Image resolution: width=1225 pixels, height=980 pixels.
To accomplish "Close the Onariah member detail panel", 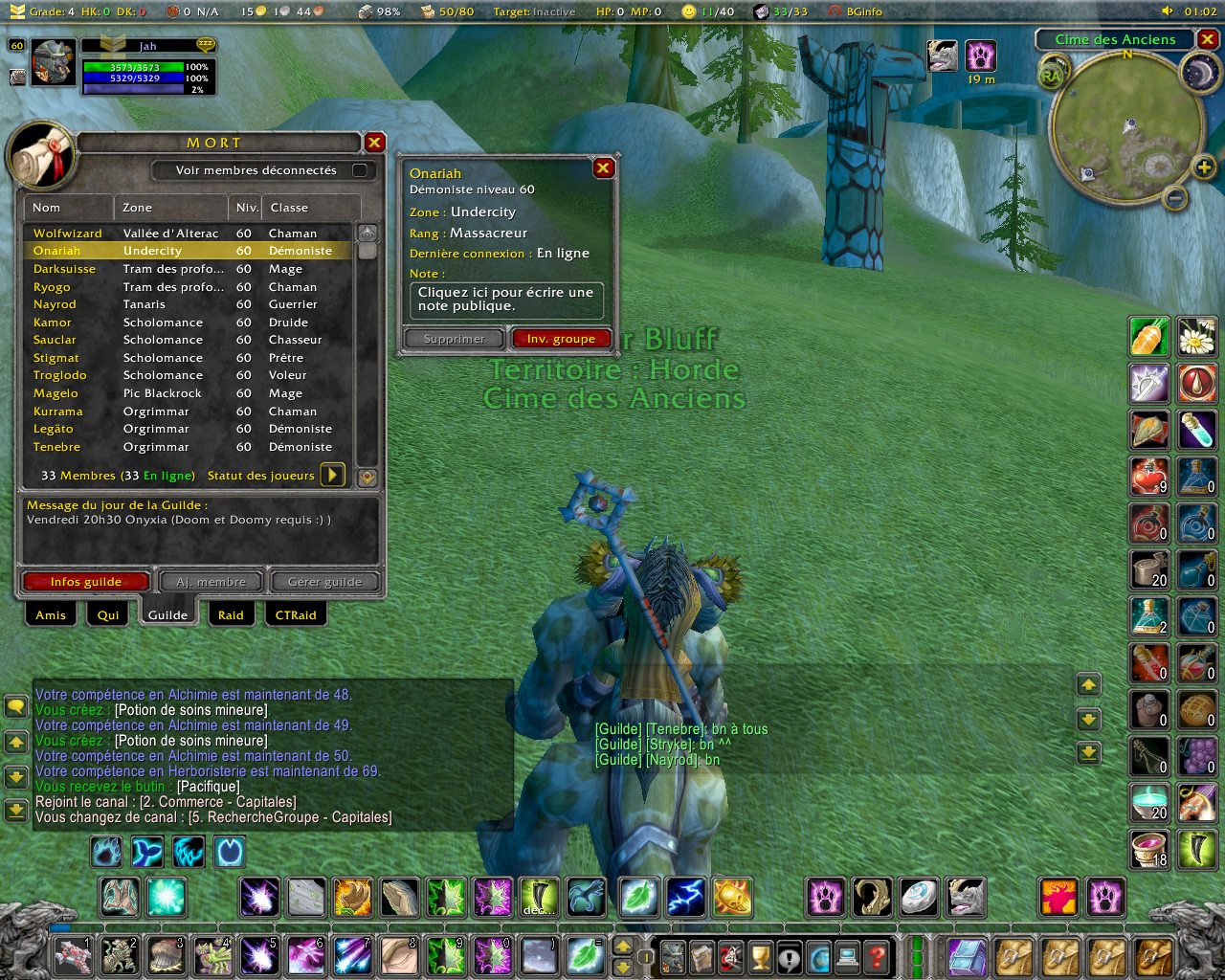I will (603, 168).
